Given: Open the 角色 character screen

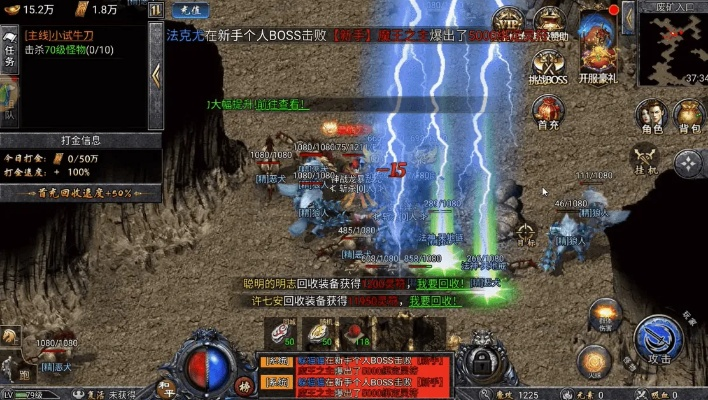Looking at the screenshot, I should pyautogui.click(x=652, y=114).
